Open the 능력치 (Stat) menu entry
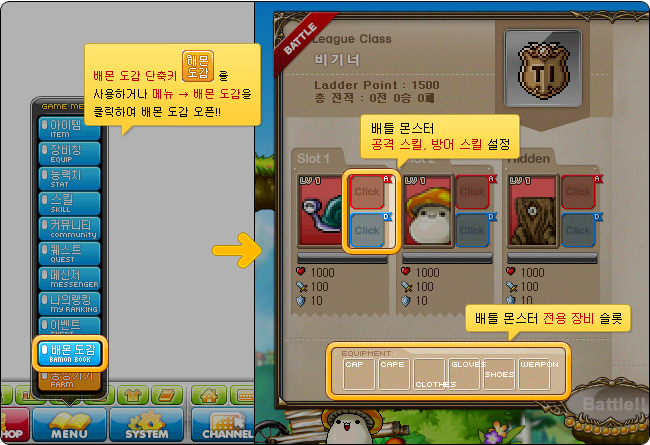650x445 pixels. 72,177
